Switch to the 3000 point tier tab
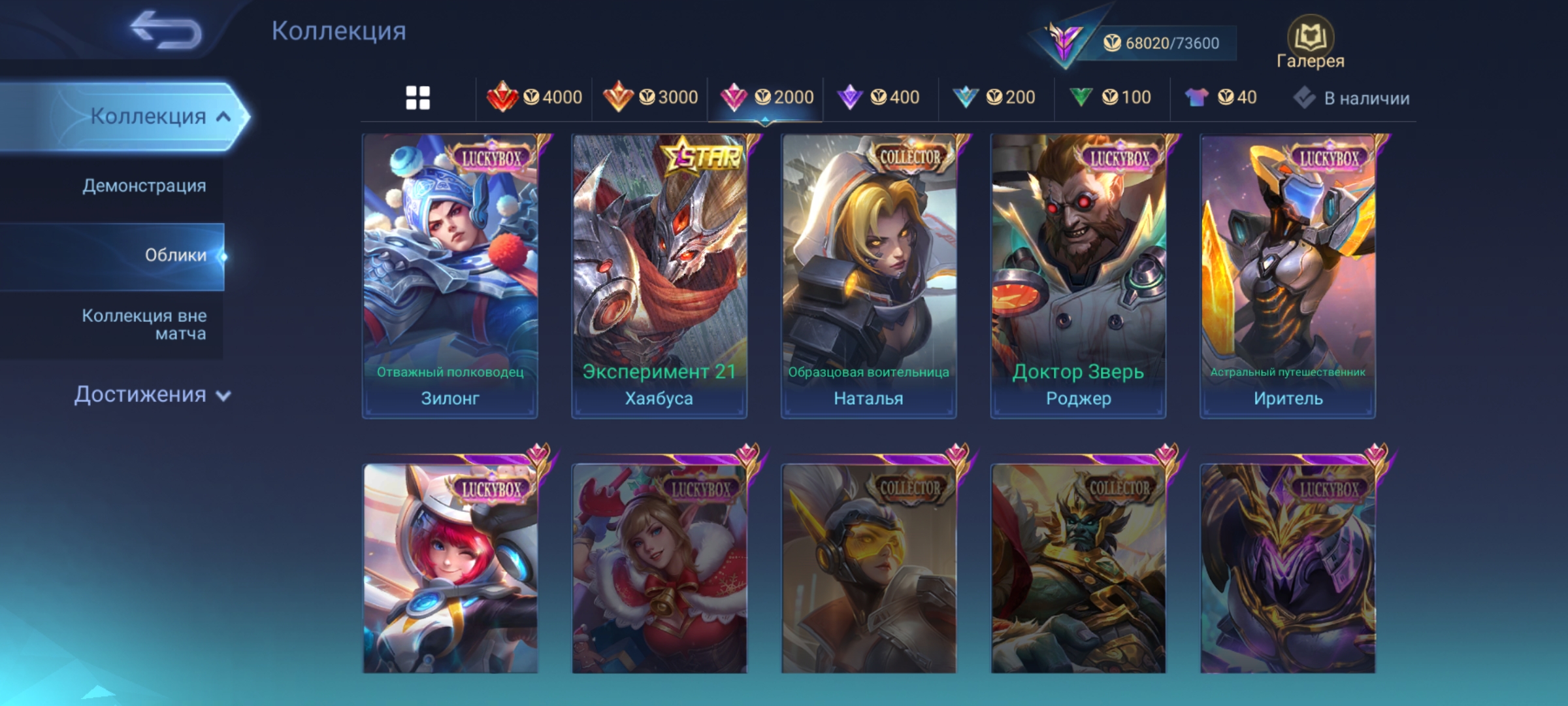Viewport: 1568px width, 706px height. [650, 97]
